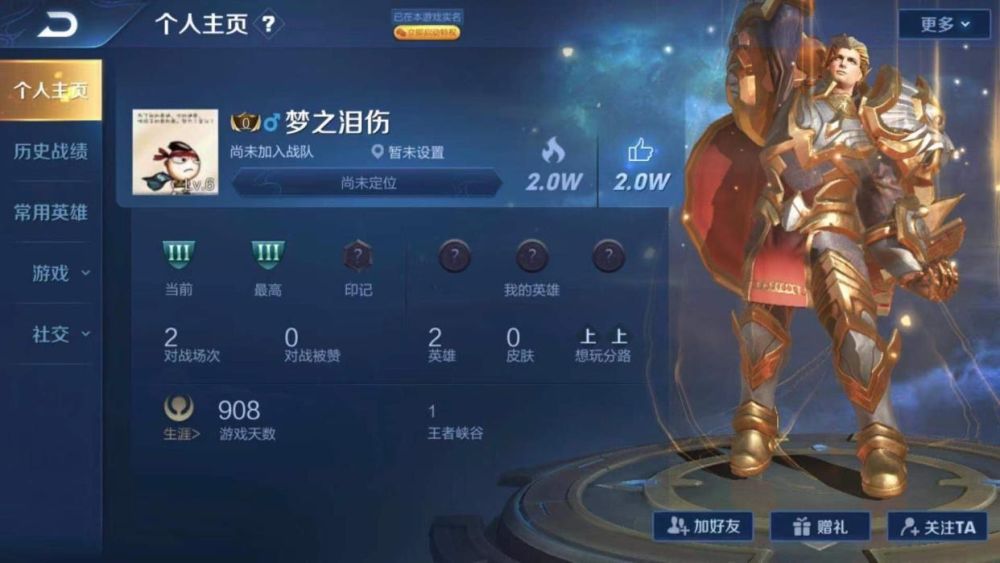This screenshot has width=1000, height=563.
Task: Expand the 游戏 side menu
Action: pyautogui.click(x=58, y=273)
